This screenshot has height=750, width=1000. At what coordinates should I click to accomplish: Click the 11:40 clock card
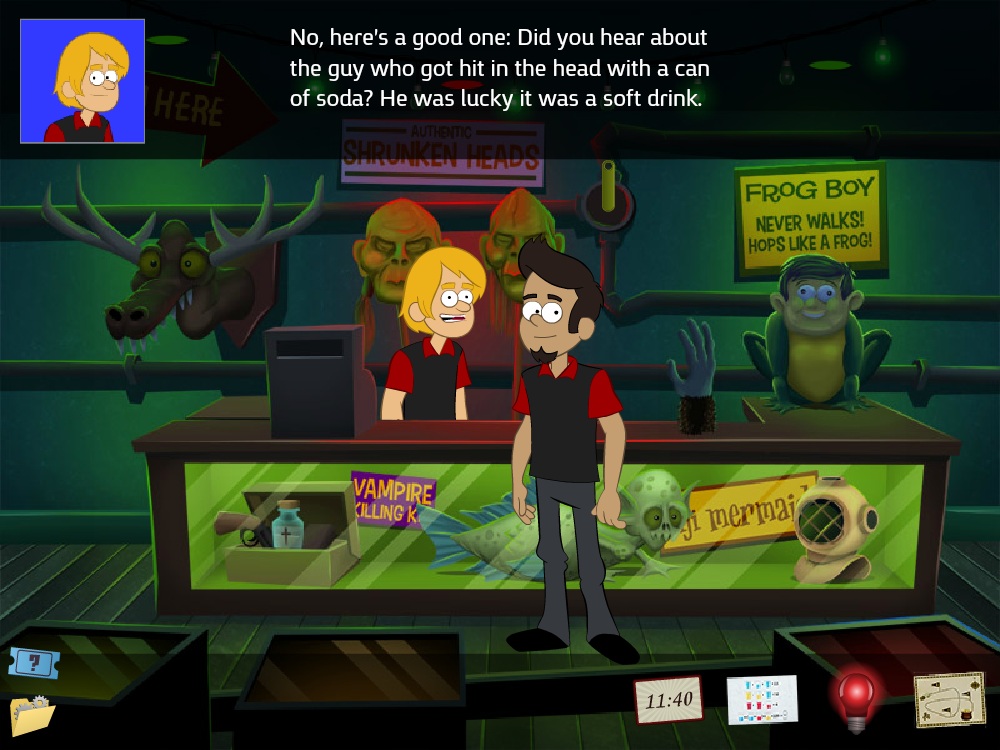668,700
